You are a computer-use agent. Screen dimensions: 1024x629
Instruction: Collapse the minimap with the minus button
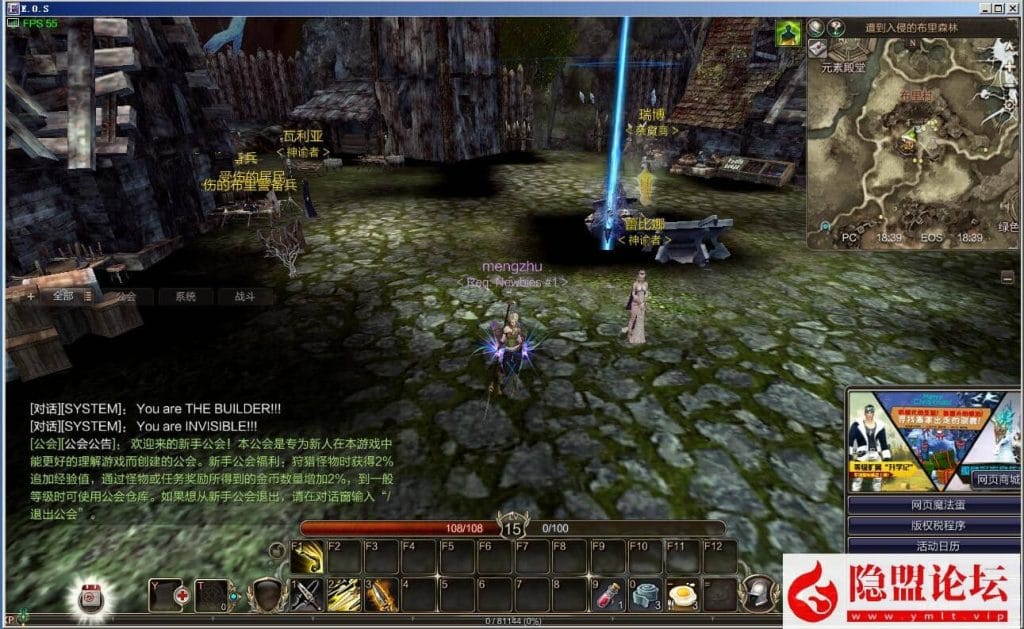pyautogui.click(x=1007, y=277)
